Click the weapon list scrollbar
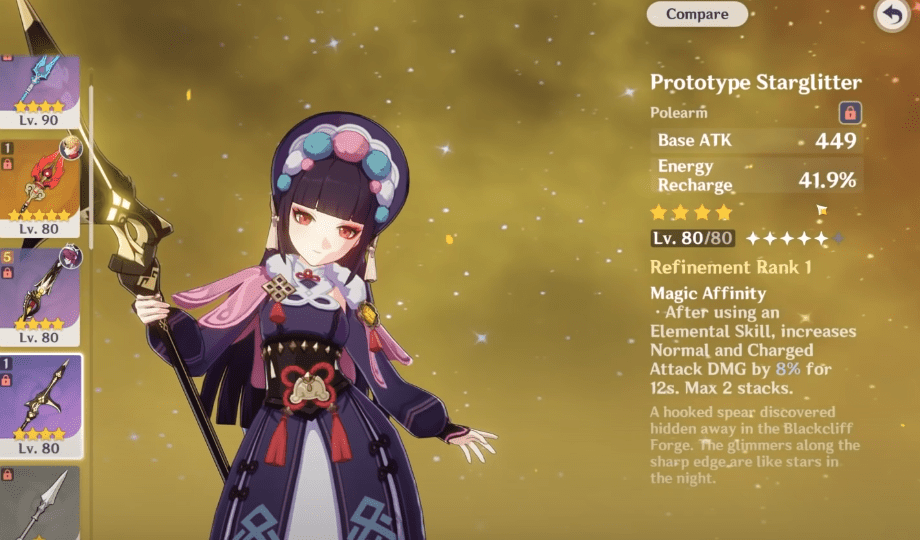Viewport: 920px width, 540px height. (x=90, y=165)
